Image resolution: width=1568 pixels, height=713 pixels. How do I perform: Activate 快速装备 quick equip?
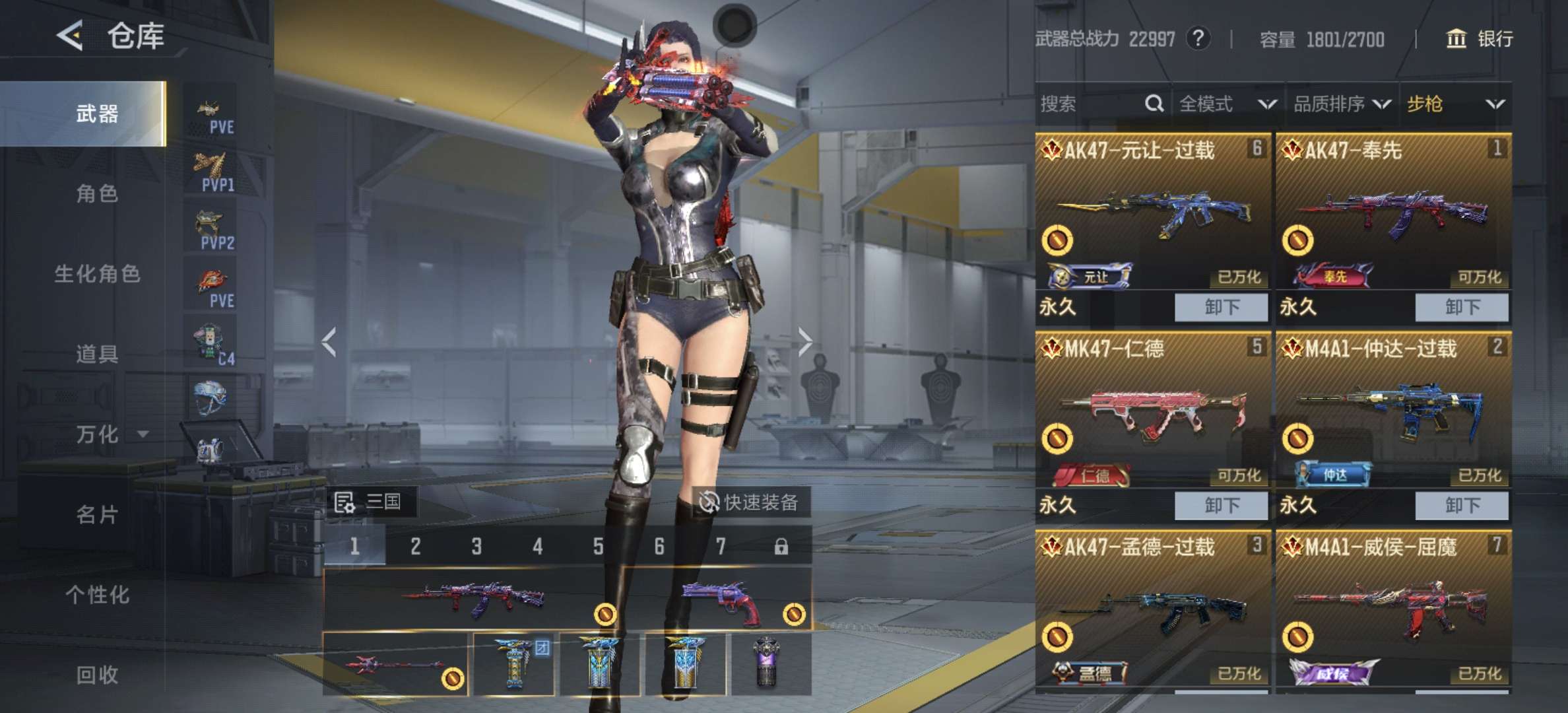(749, 503)
